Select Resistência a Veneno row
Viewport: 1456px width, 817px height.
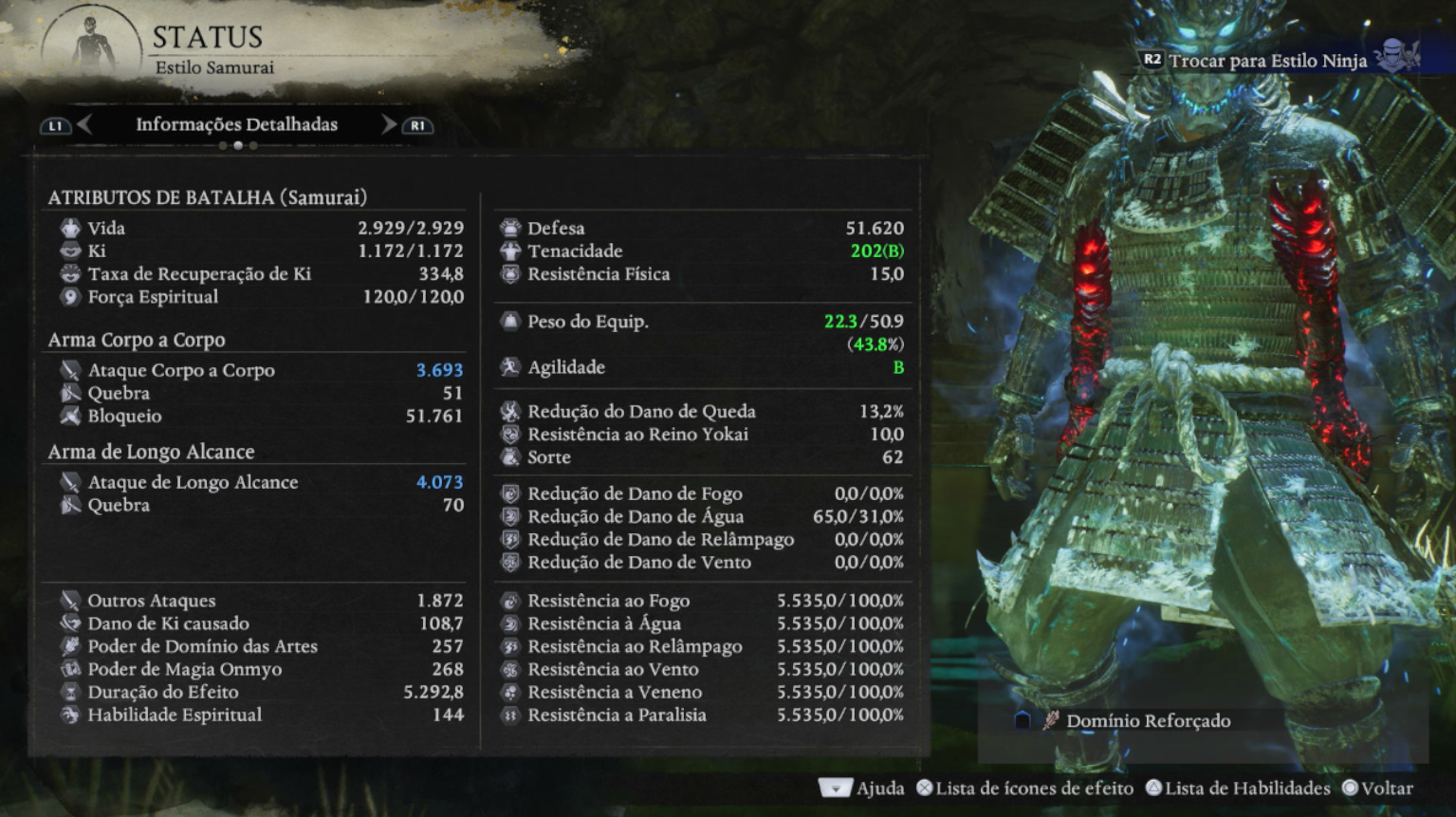[702, 692]
